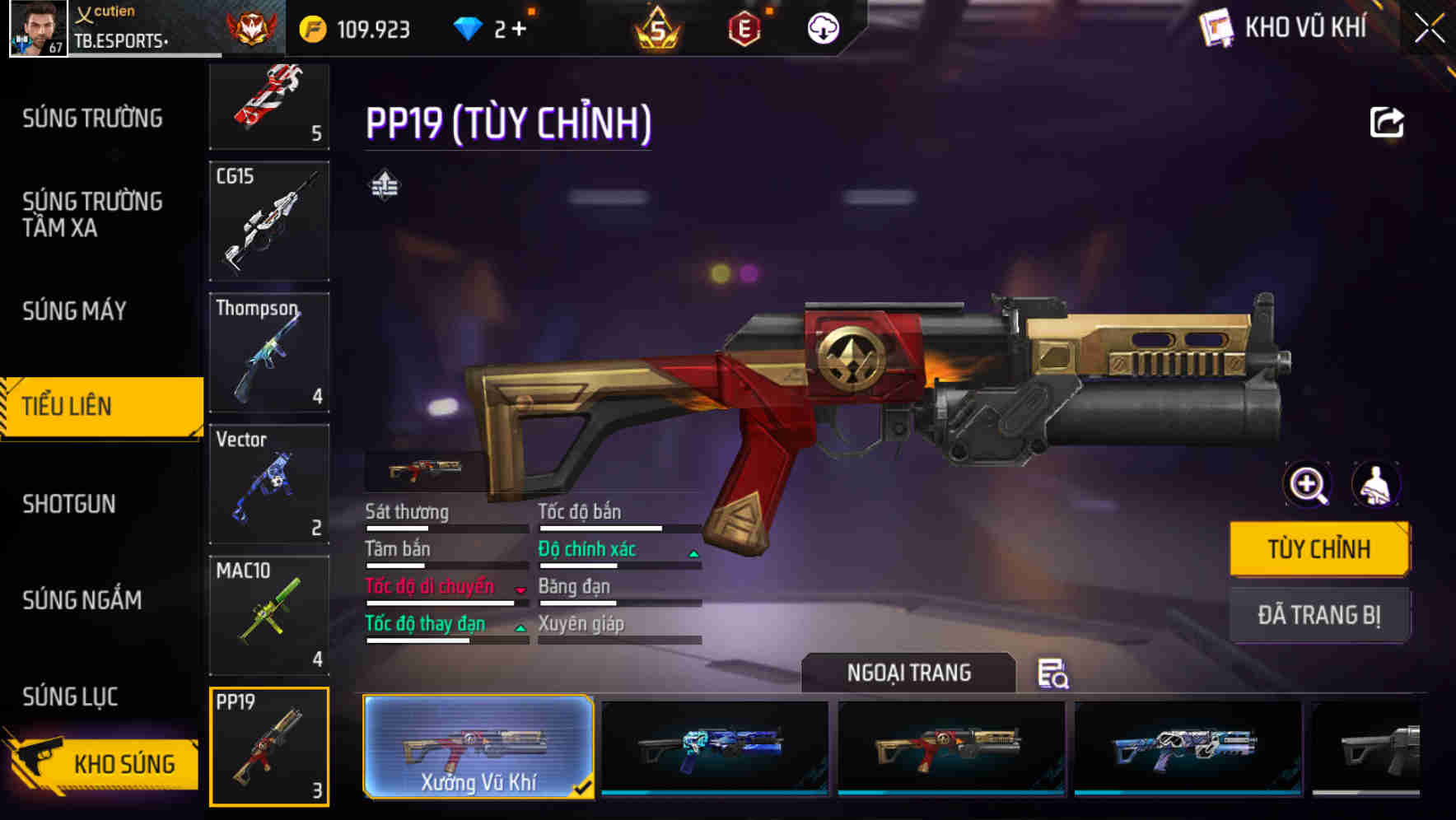The image size is (1456, 820).
Task: Zoom the weapon using the magnifier icon
Action: point(1308,485)
